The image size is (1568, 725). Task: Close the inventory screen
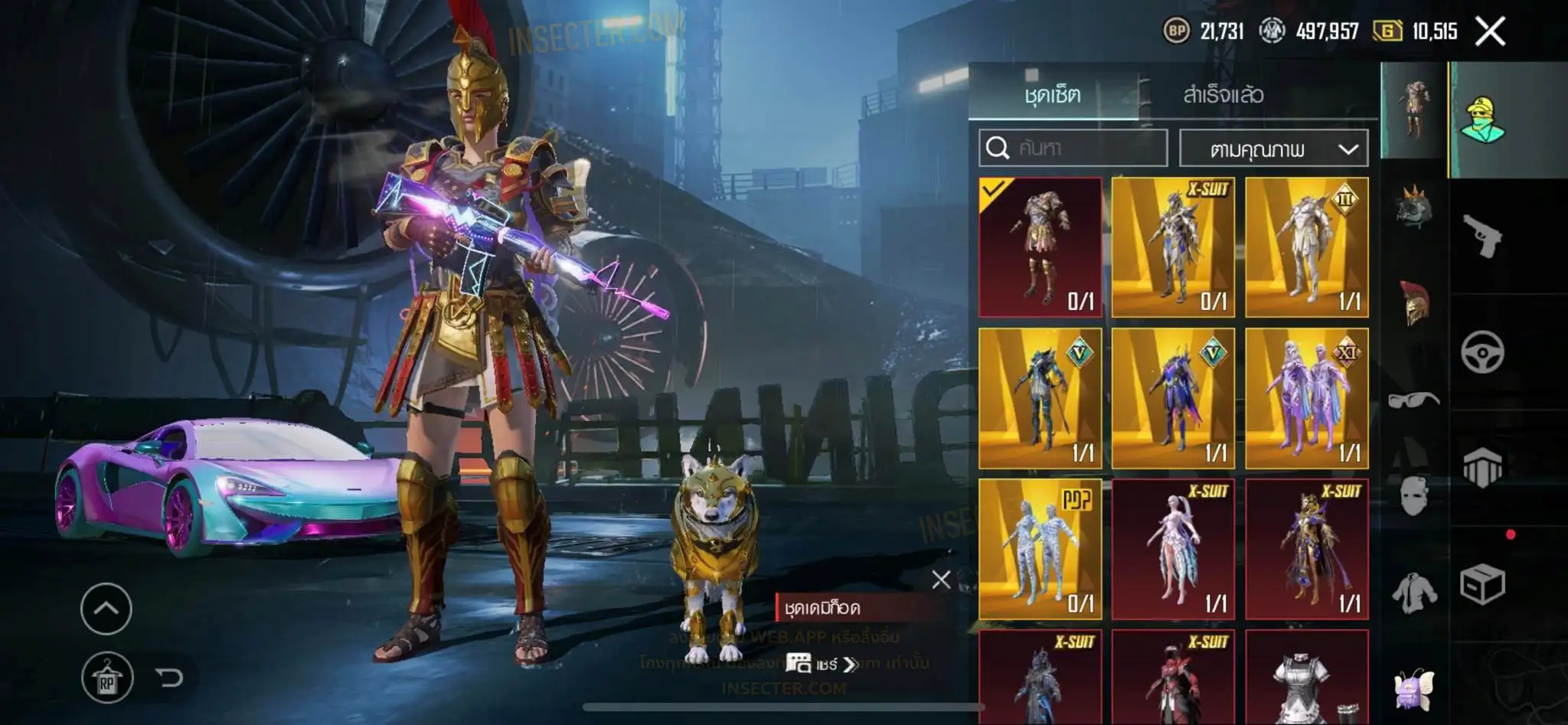pos(1489,32)
